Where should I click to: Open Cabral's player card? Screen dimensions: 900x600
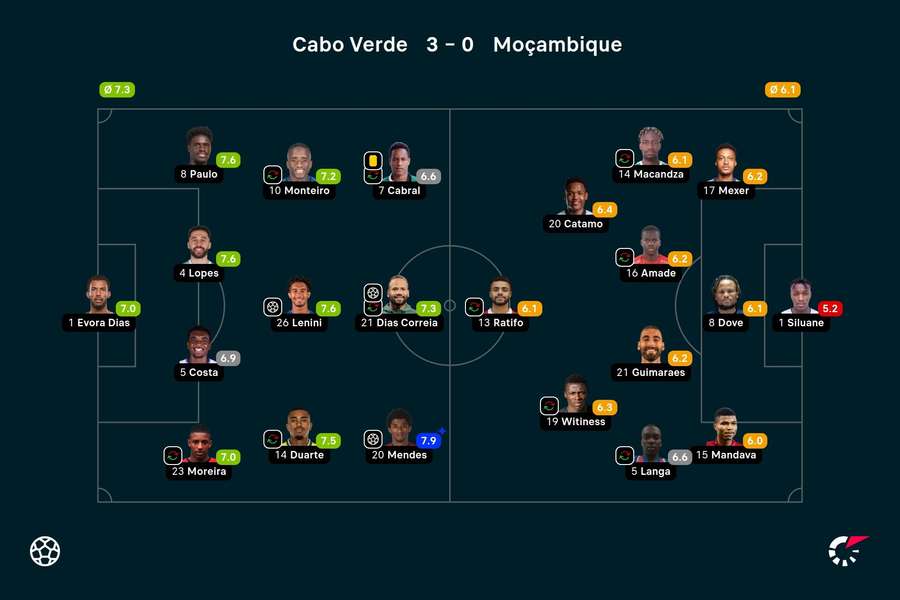point(399,164)
